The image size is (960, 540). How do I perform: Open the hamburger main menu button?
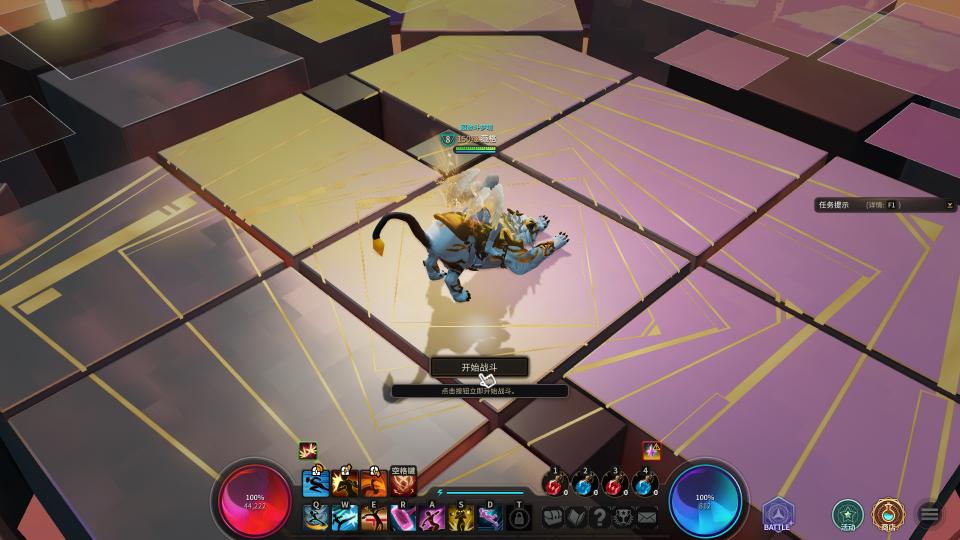click(x=929, y=514)
